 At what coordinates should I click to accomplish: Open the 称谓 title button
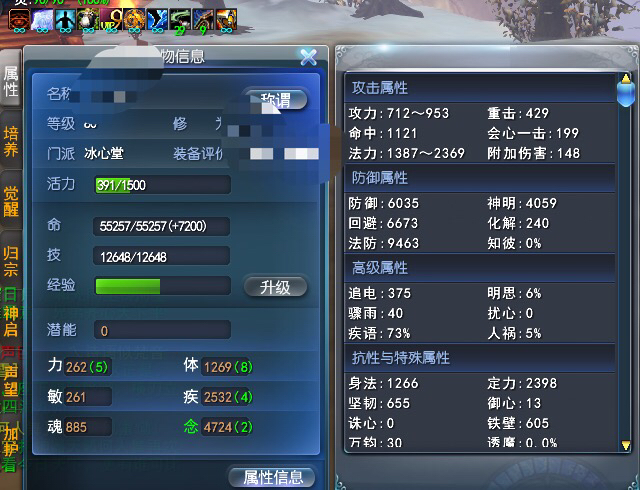pyautogui.click(x=275, y=100)
